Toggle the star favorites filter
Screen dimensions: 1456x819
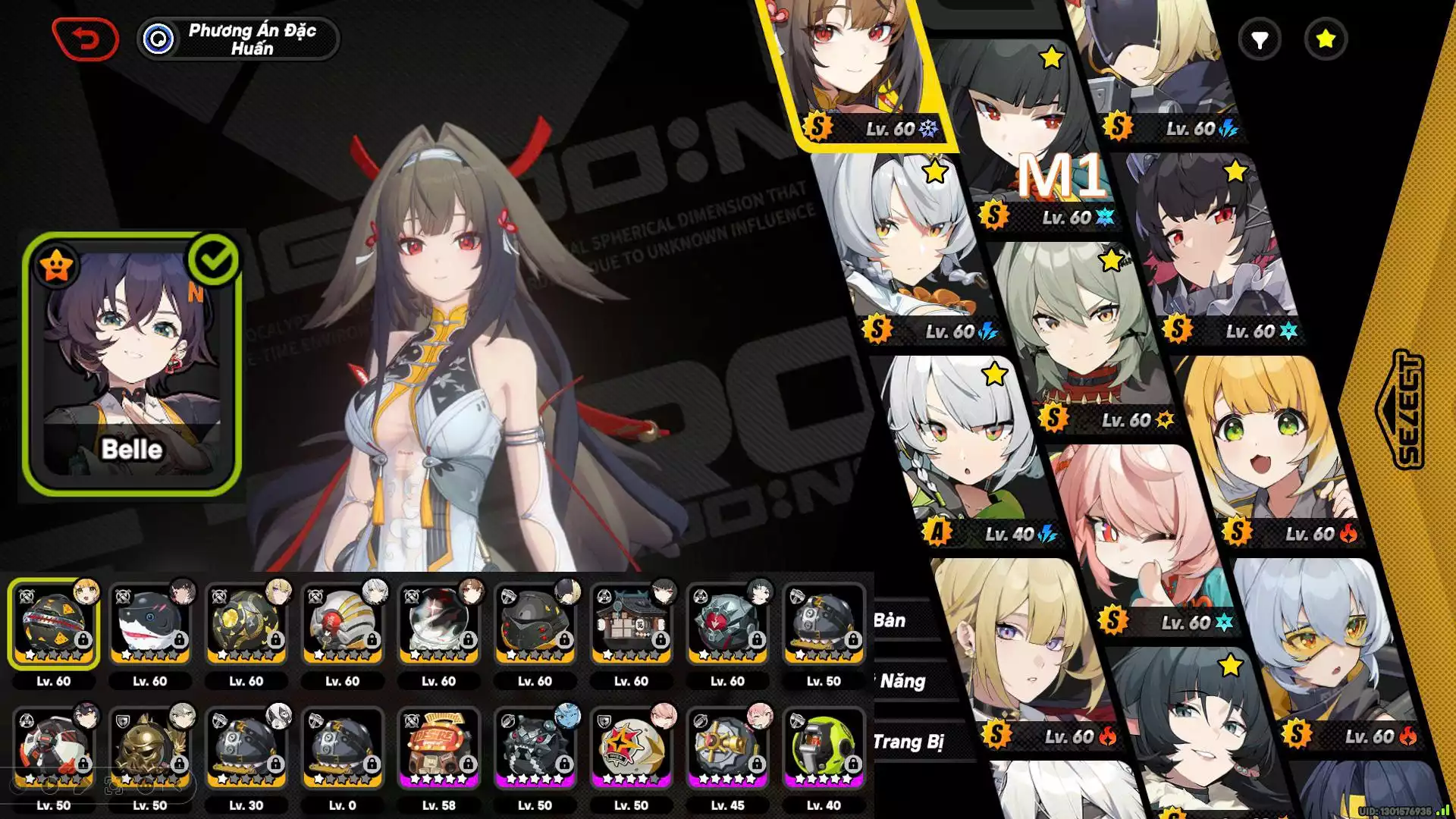click(x=1325, y=39)
